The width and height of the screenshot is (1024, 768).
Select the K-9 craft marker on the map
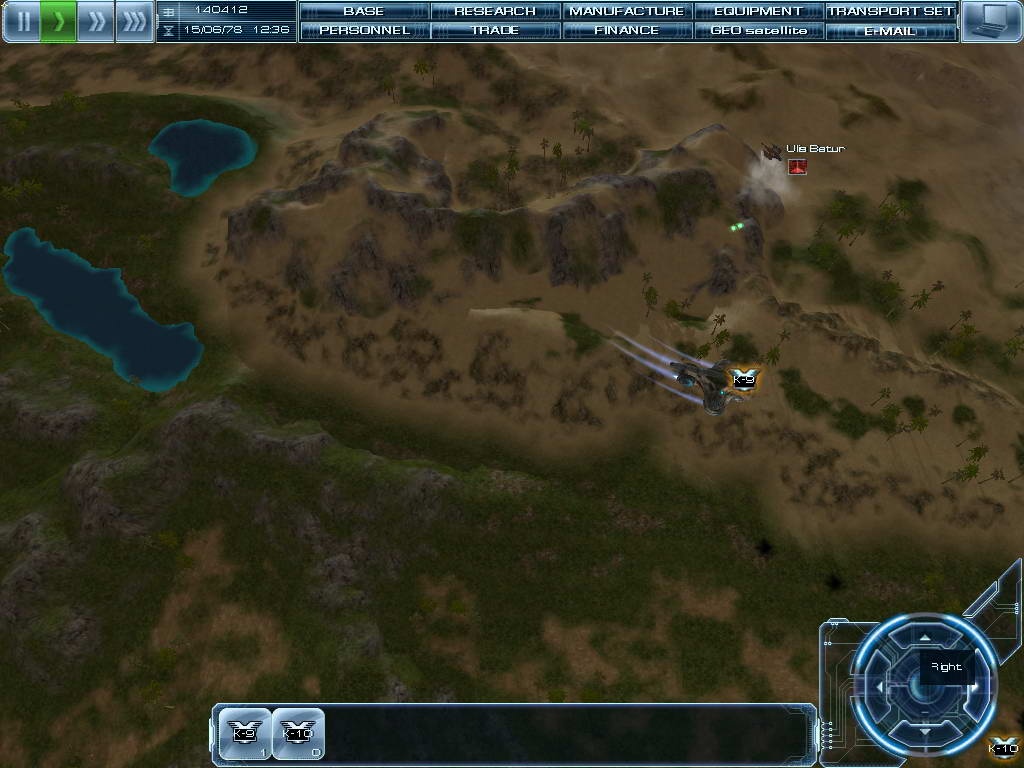coord(744,379)
